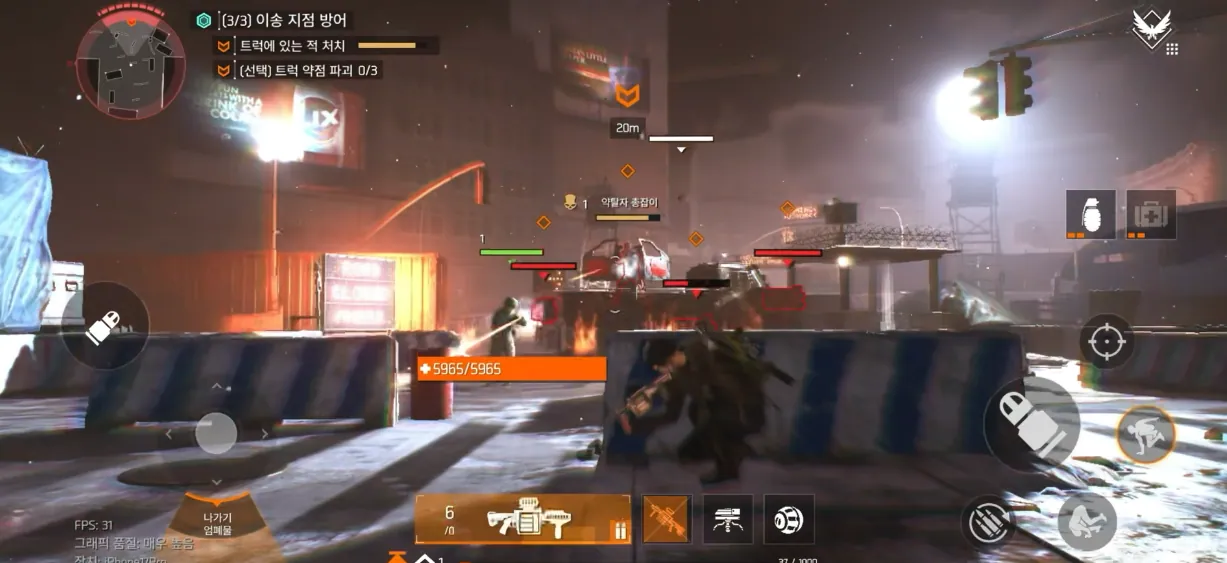Toggle aim with the crosshair button
The image size is (1227, 563).
(1106, 341)
